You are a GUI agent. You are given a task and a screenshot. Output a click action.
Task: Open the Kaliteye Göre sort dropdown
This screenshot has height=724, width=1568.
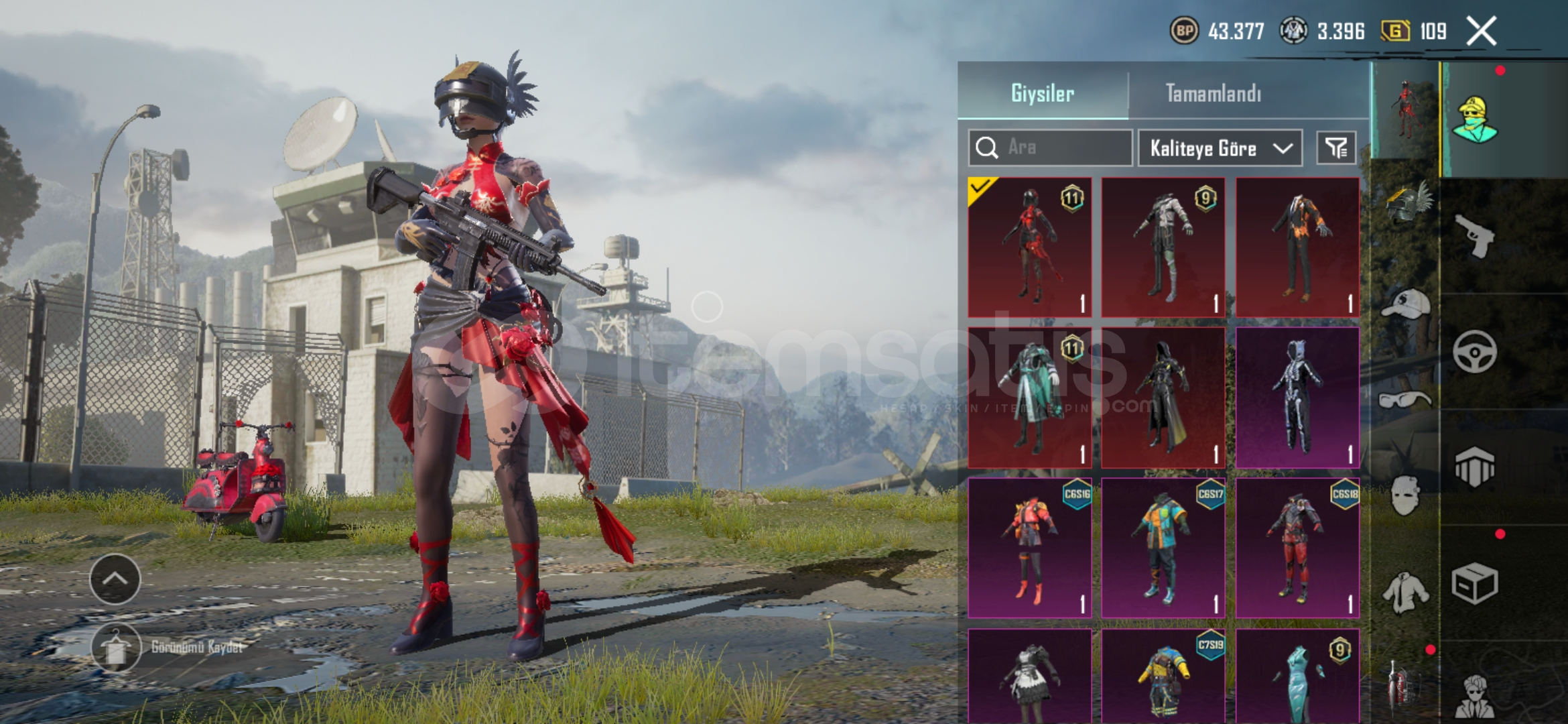(x=1220, y=148)
